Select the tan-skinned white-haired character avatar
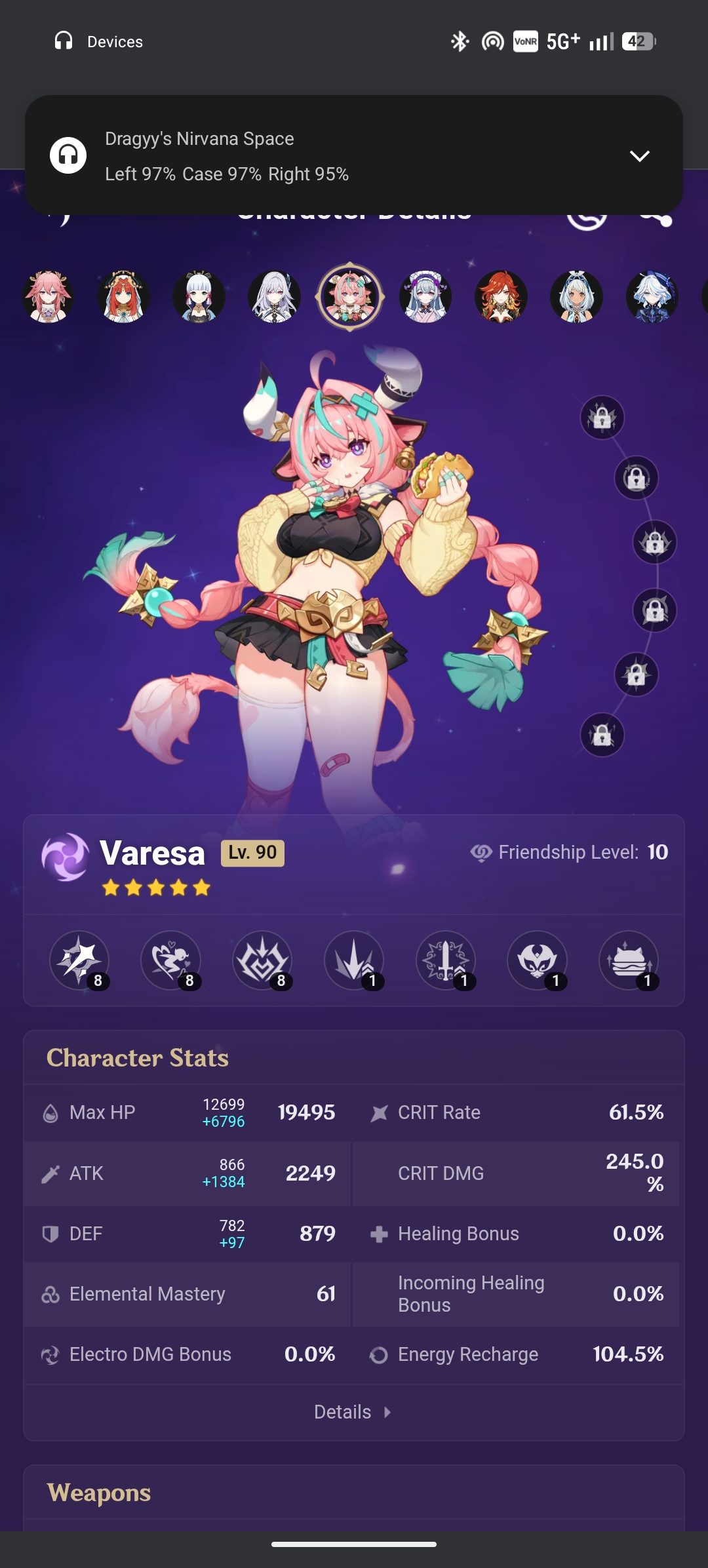 tap(576, 297)
